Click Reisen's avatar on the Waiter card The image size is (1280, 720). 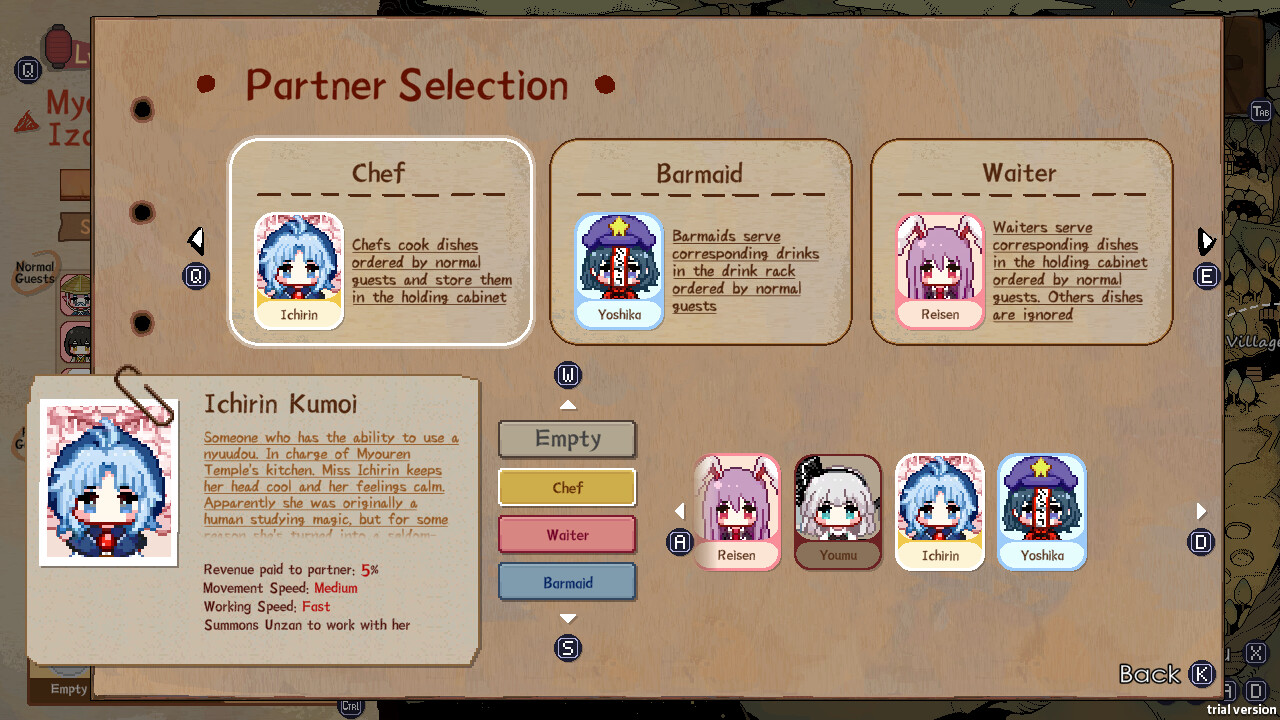940,266
